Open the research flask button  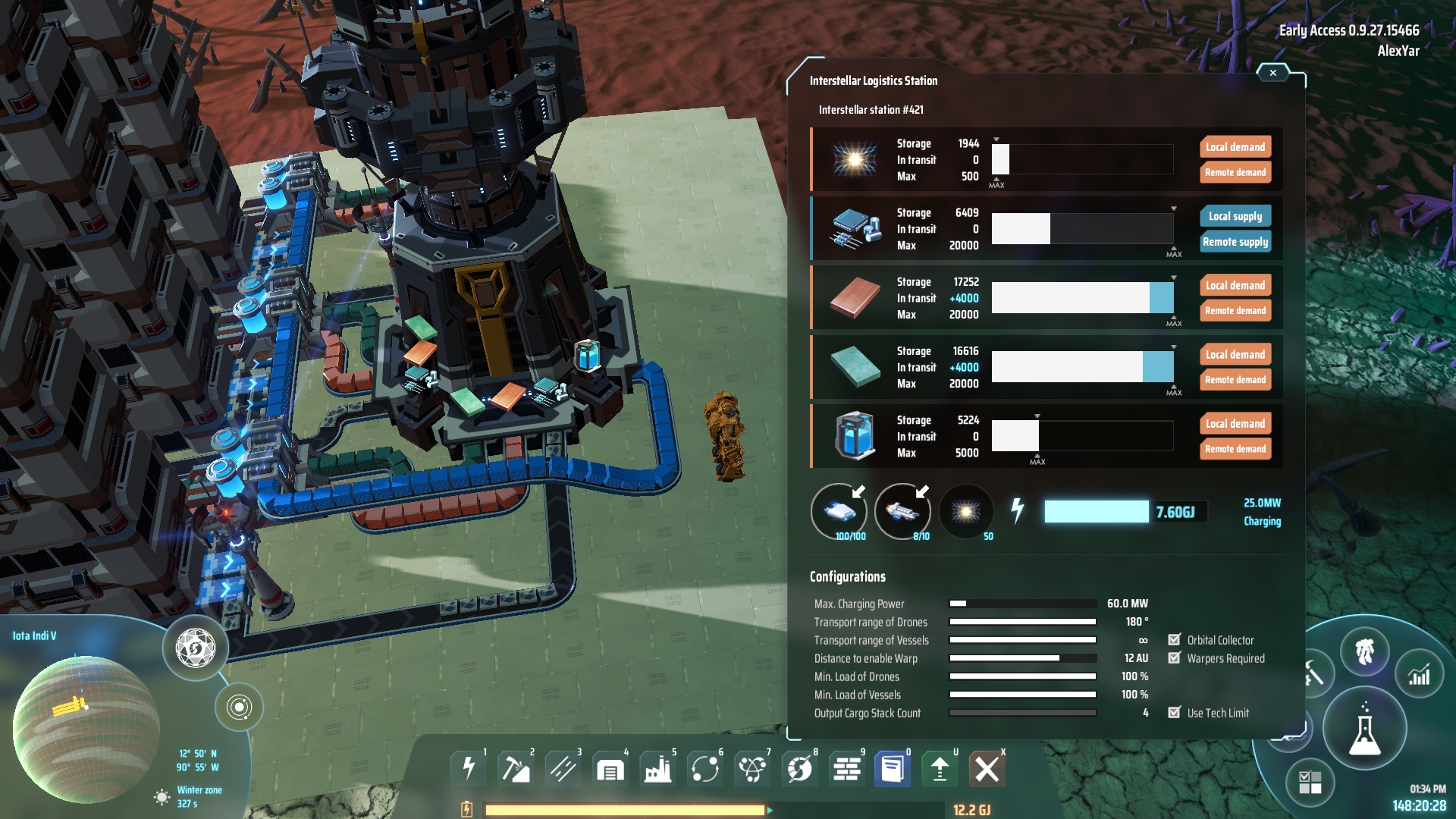click(1364, 729)
